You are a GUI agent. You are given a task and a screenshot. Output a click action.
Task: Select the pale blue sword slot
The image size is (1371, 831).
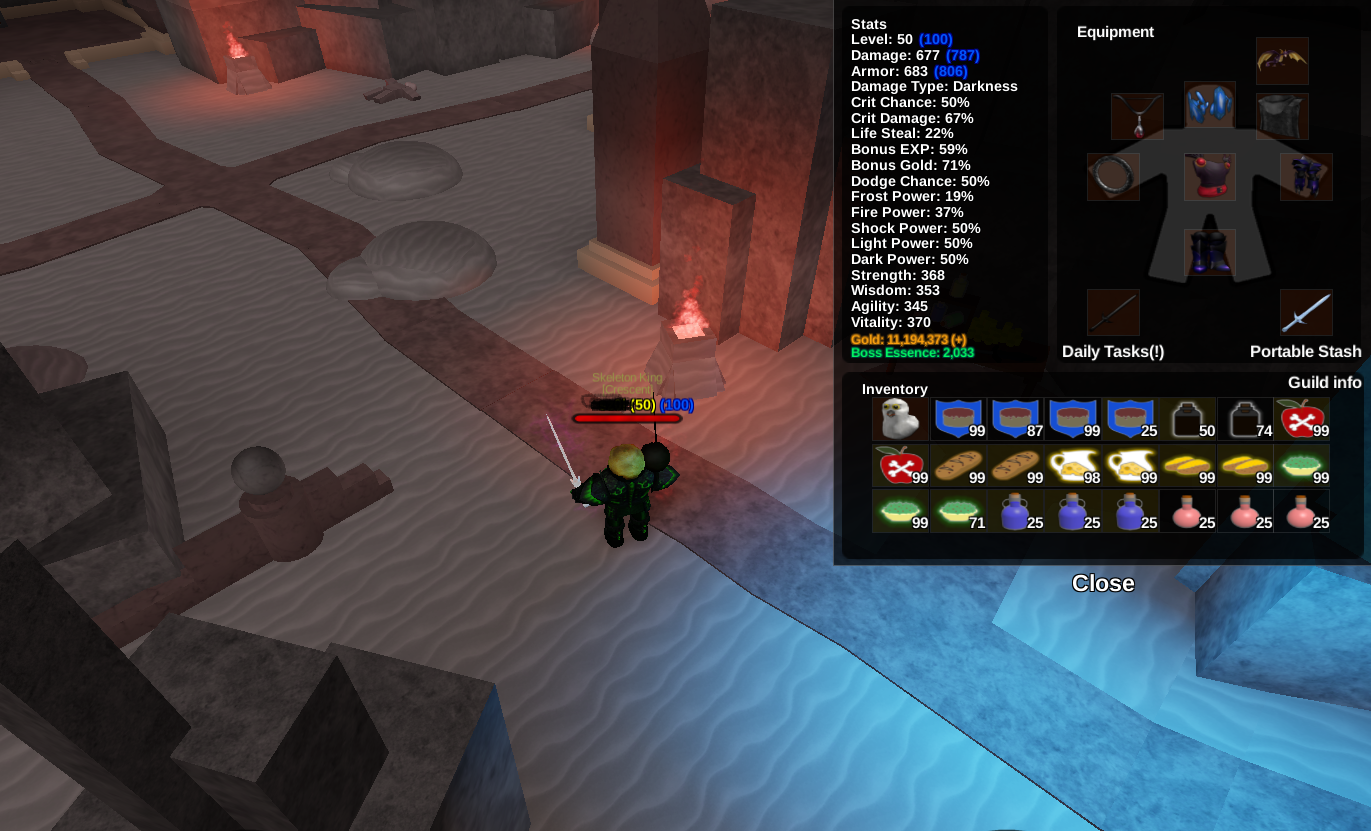pyautogui.click(x=1306, y=312)
